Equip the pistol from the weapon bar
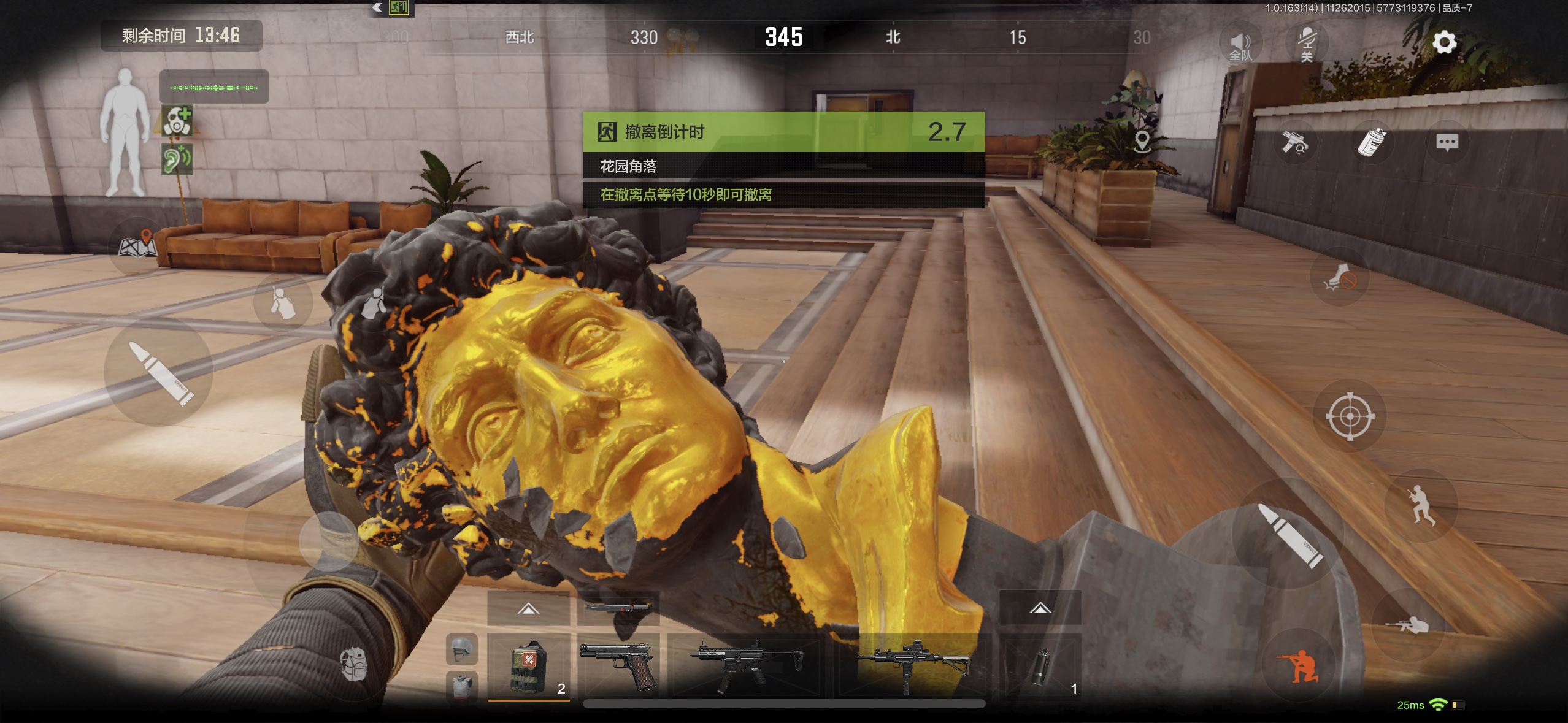 pyautogui.click(x=618, y=666)
